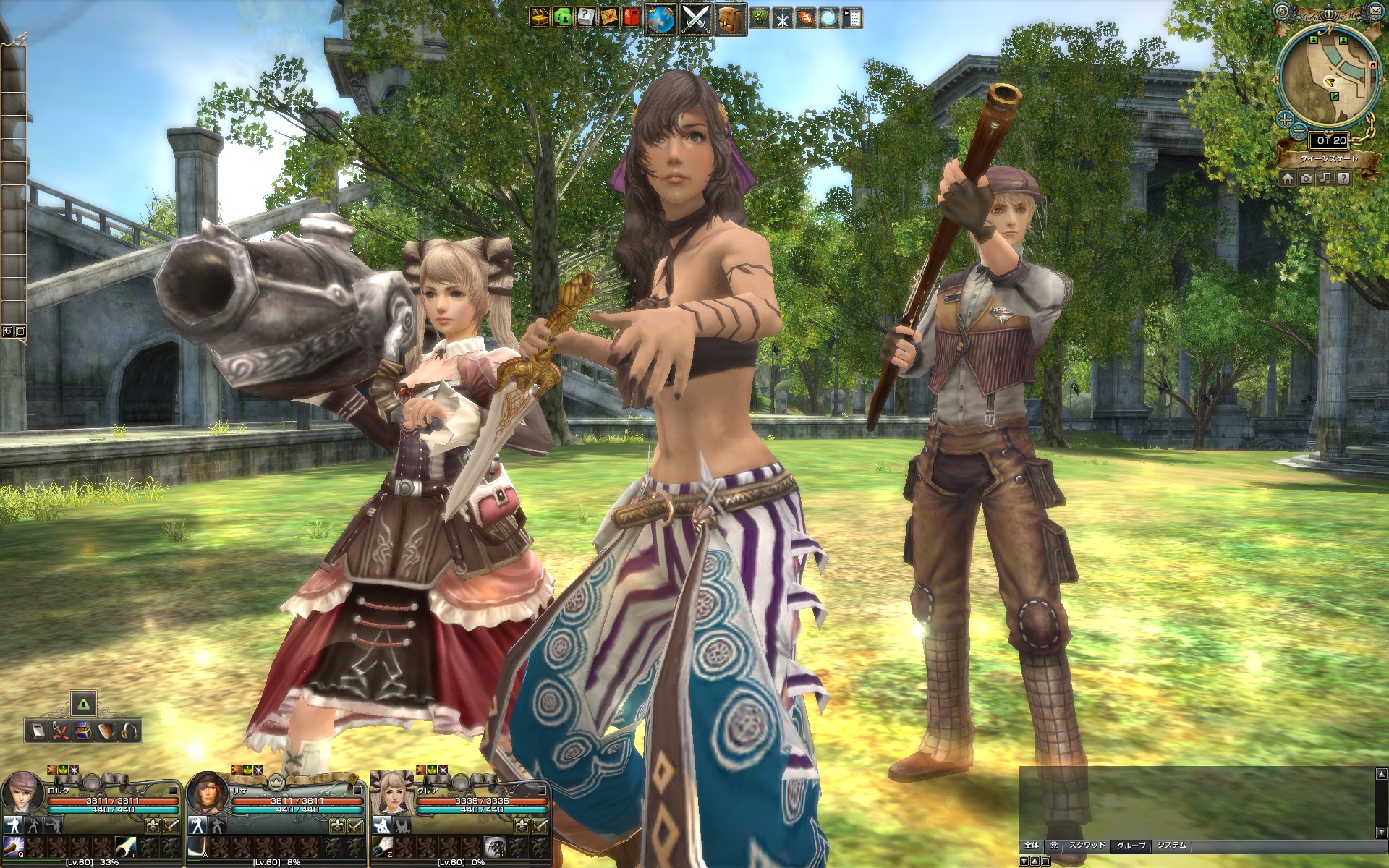
Task: Open the green friends list icon
Action: 562,17
